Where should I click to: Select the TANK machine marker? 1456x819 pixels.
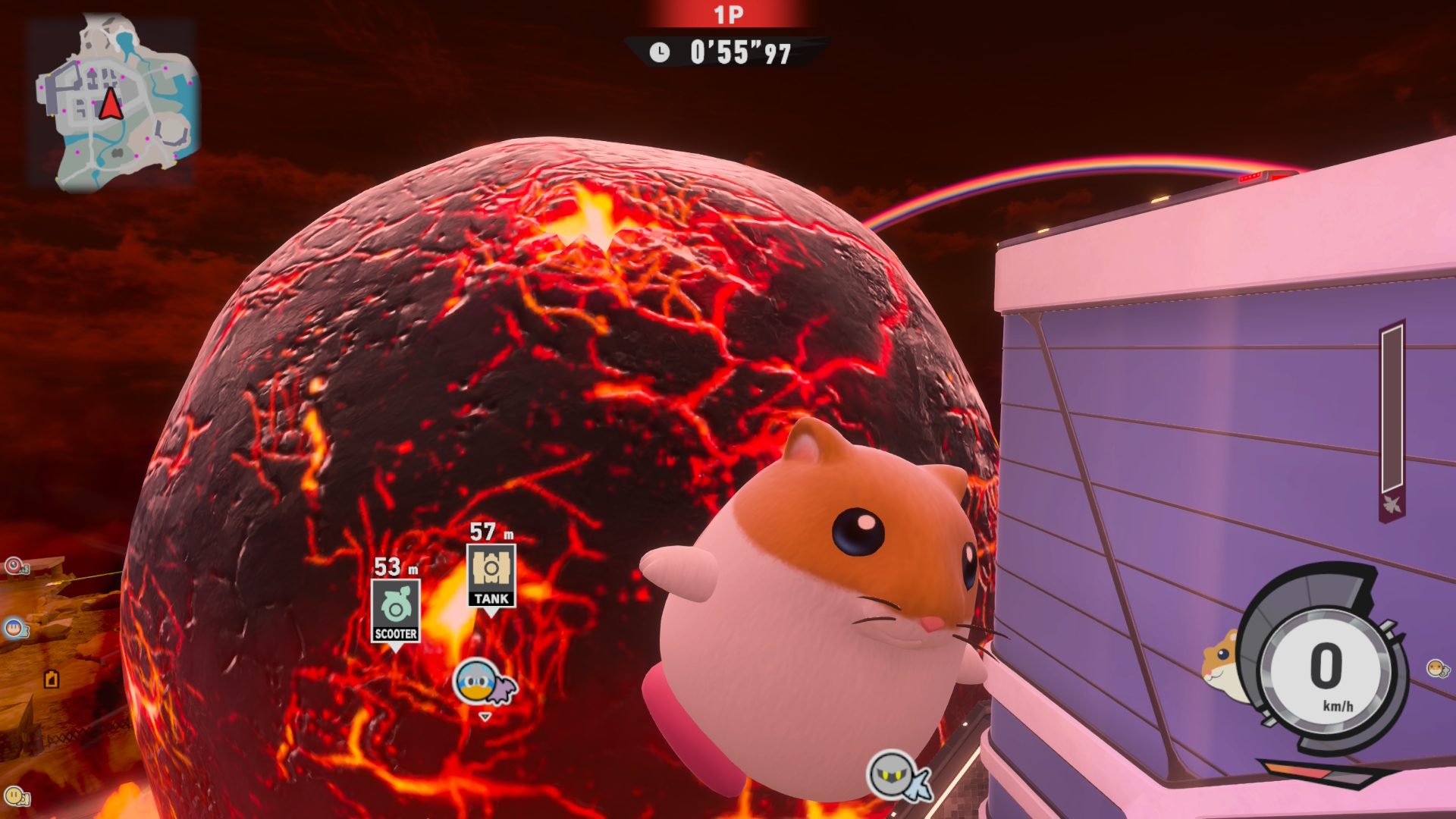click(x=491, y=576)
